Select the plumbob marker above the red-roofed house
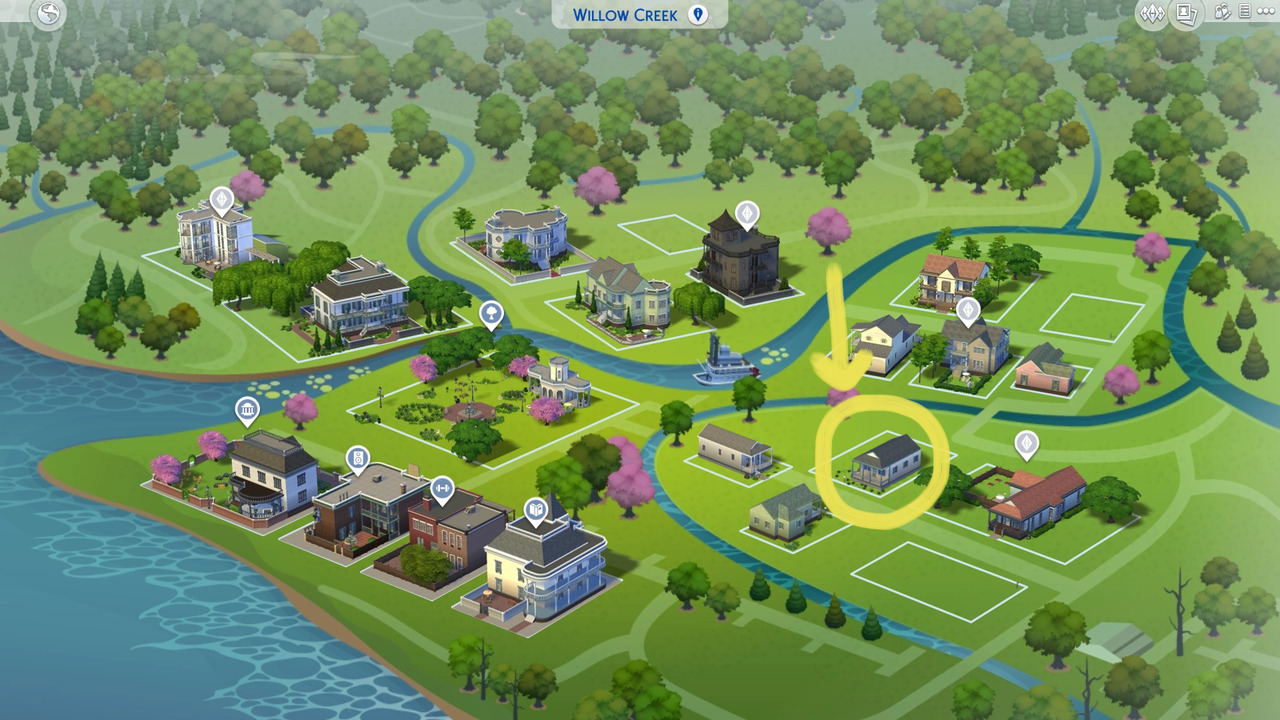 pyautogui.click(x=1026, y=443)
